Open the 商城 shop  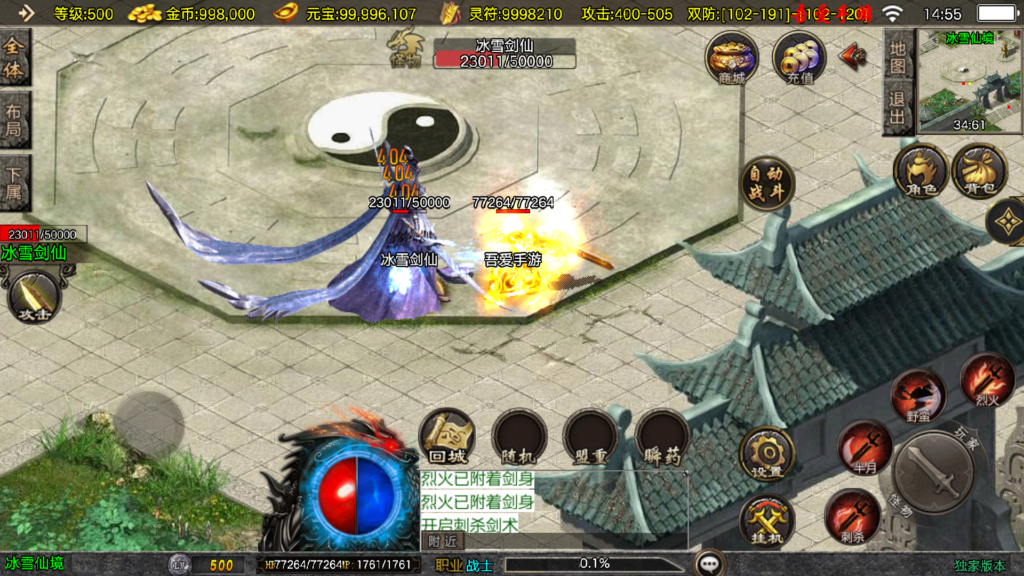(731, 57)
